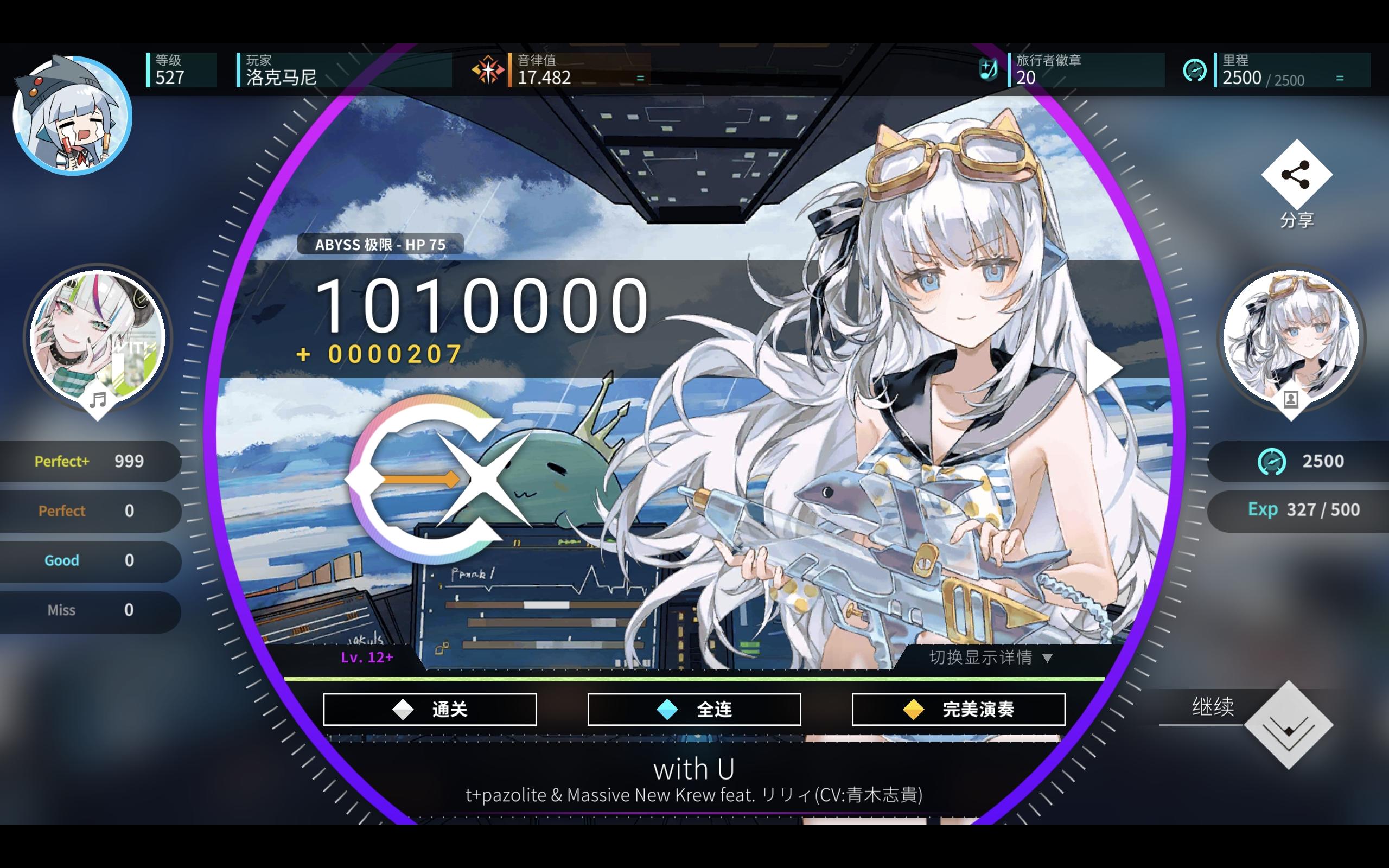The image size is (1389, 868).
Task: Toggle the 通关 clear badge
Action: pos(429,709)
